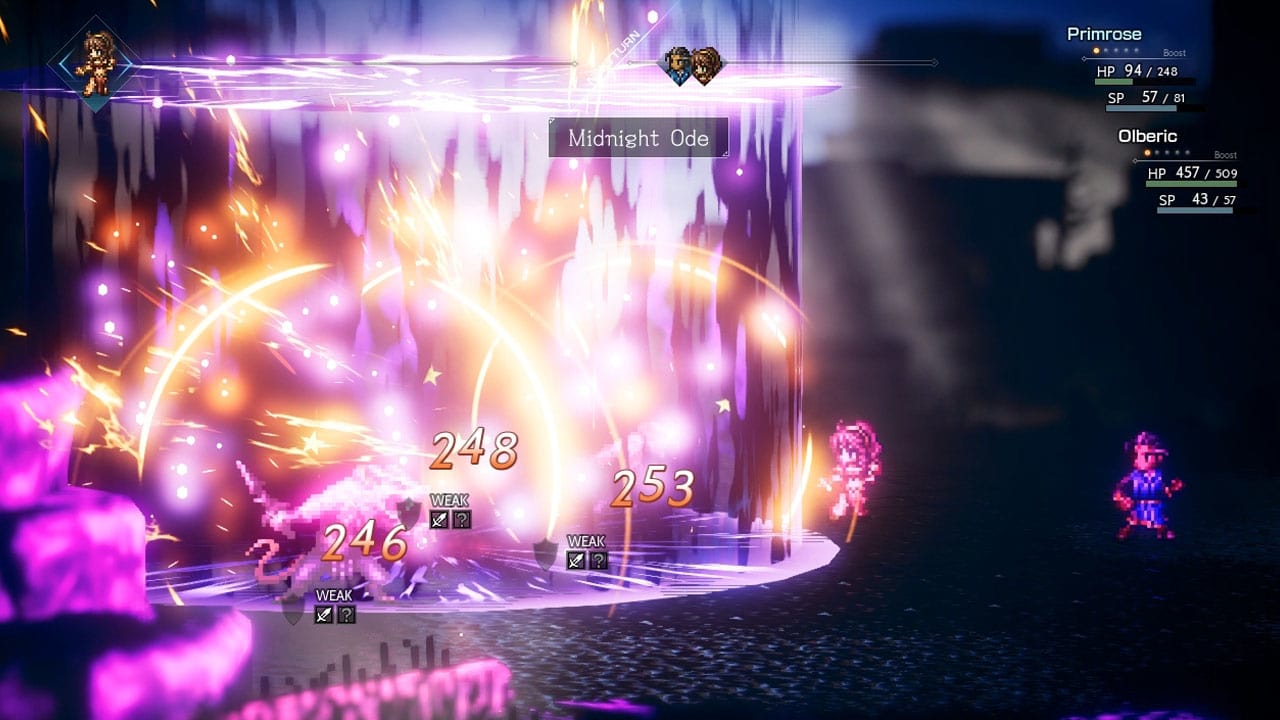Click Olberic's green HP bar

tap(1192, 183)
